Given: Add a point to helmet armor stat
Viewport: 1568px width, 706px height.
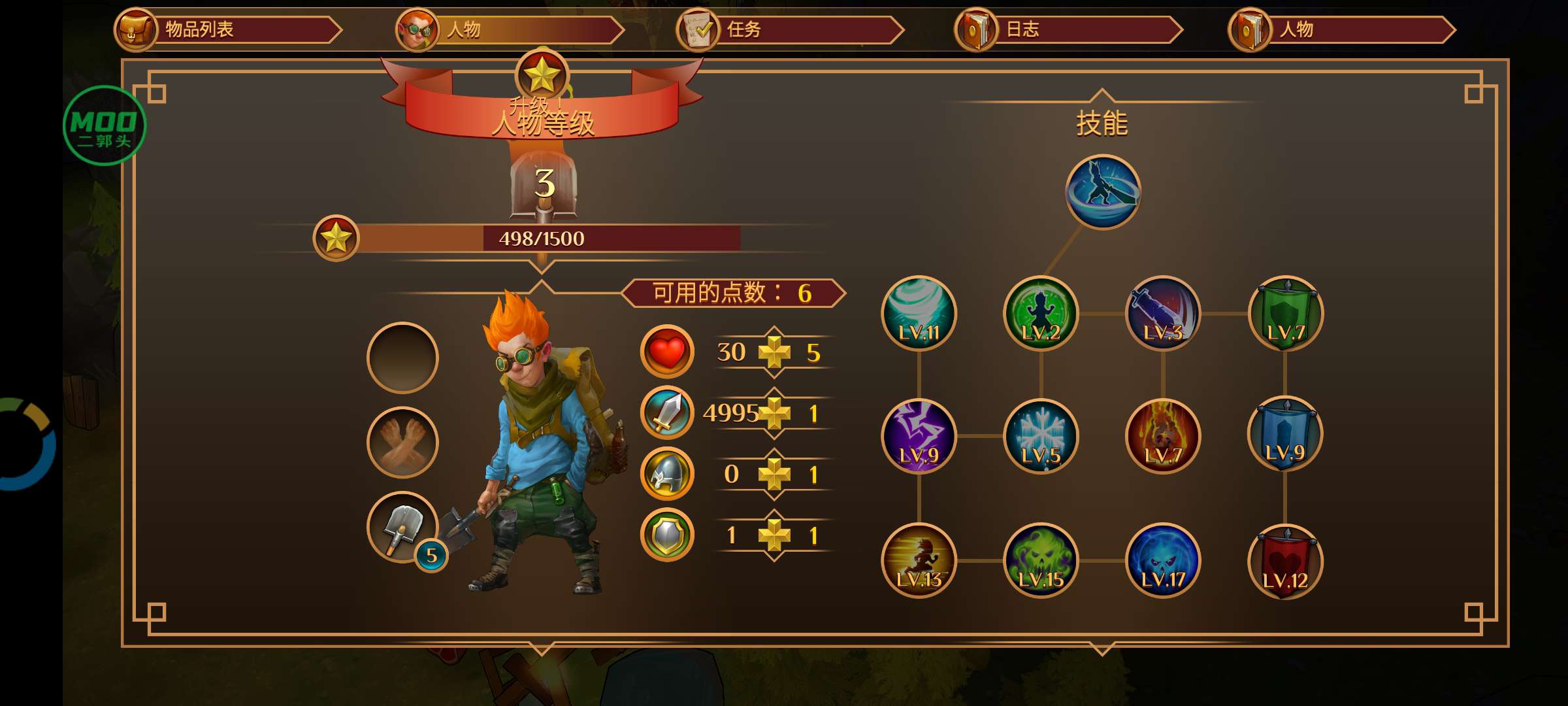Looking at the screenshot, I should click(774, 475).
